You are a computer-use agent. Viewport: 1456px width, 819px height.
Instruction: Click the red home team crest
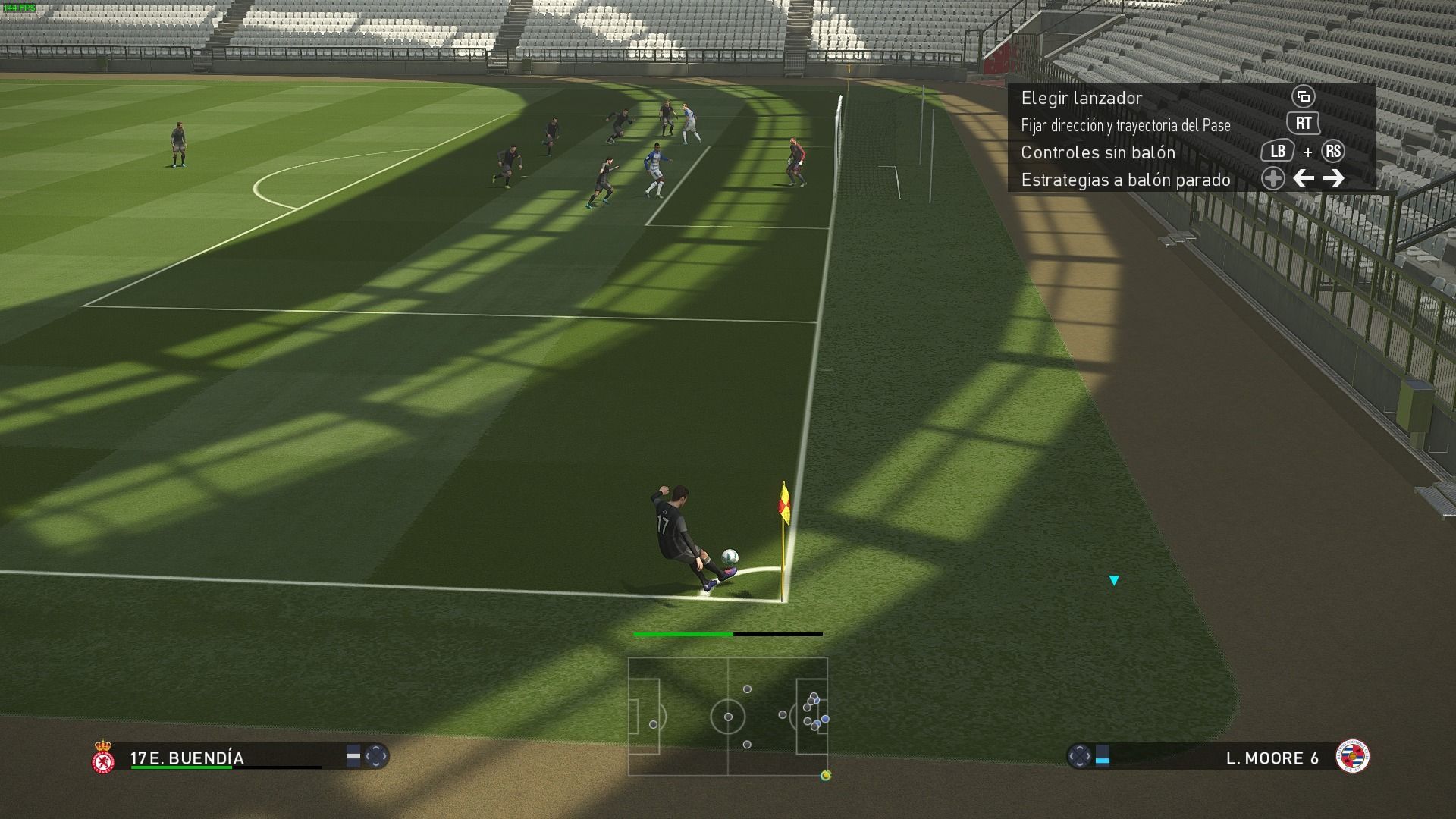click(x=103, y=758)
